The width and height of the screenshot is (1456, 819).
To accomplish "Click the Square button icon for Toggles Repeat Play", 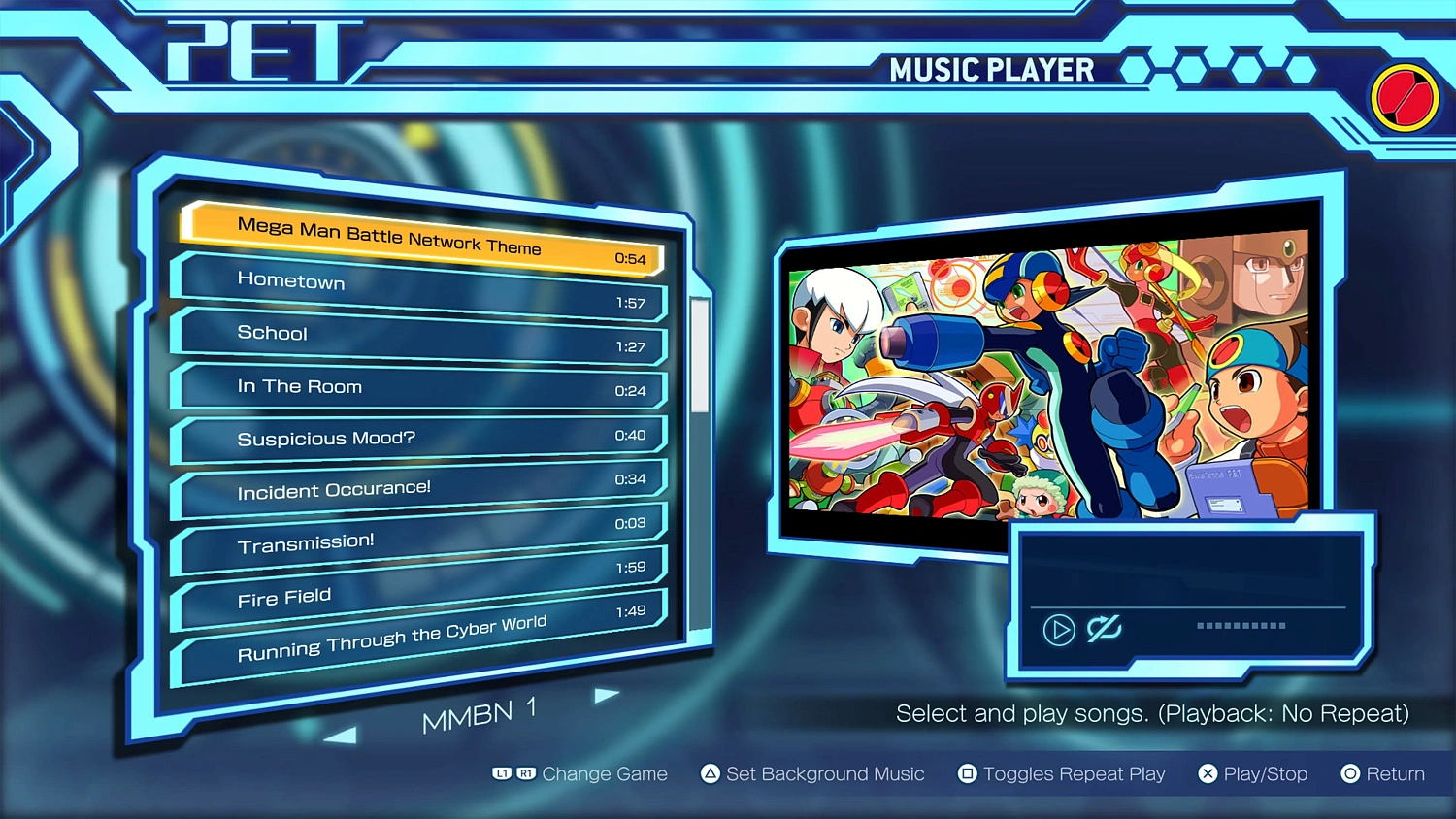I will (x=966, y=773).
